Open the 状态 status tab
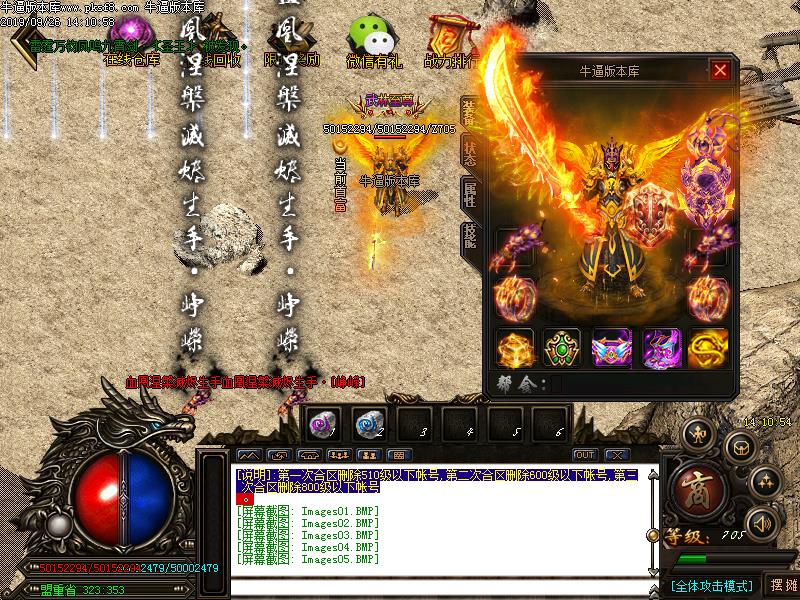 click(469, 153)
